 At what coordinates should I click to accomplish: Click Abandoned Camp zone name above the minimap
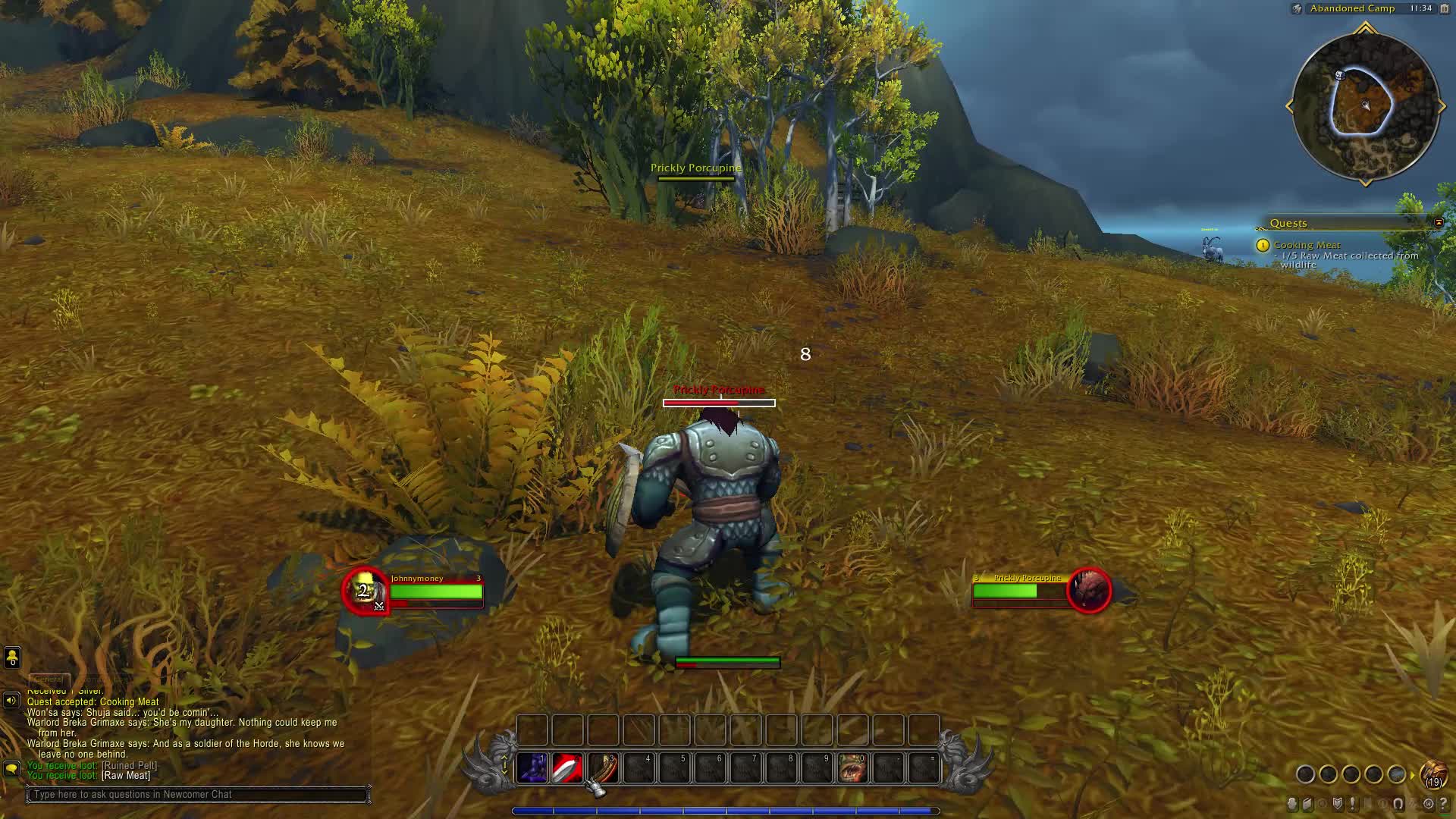[1353, 9]
